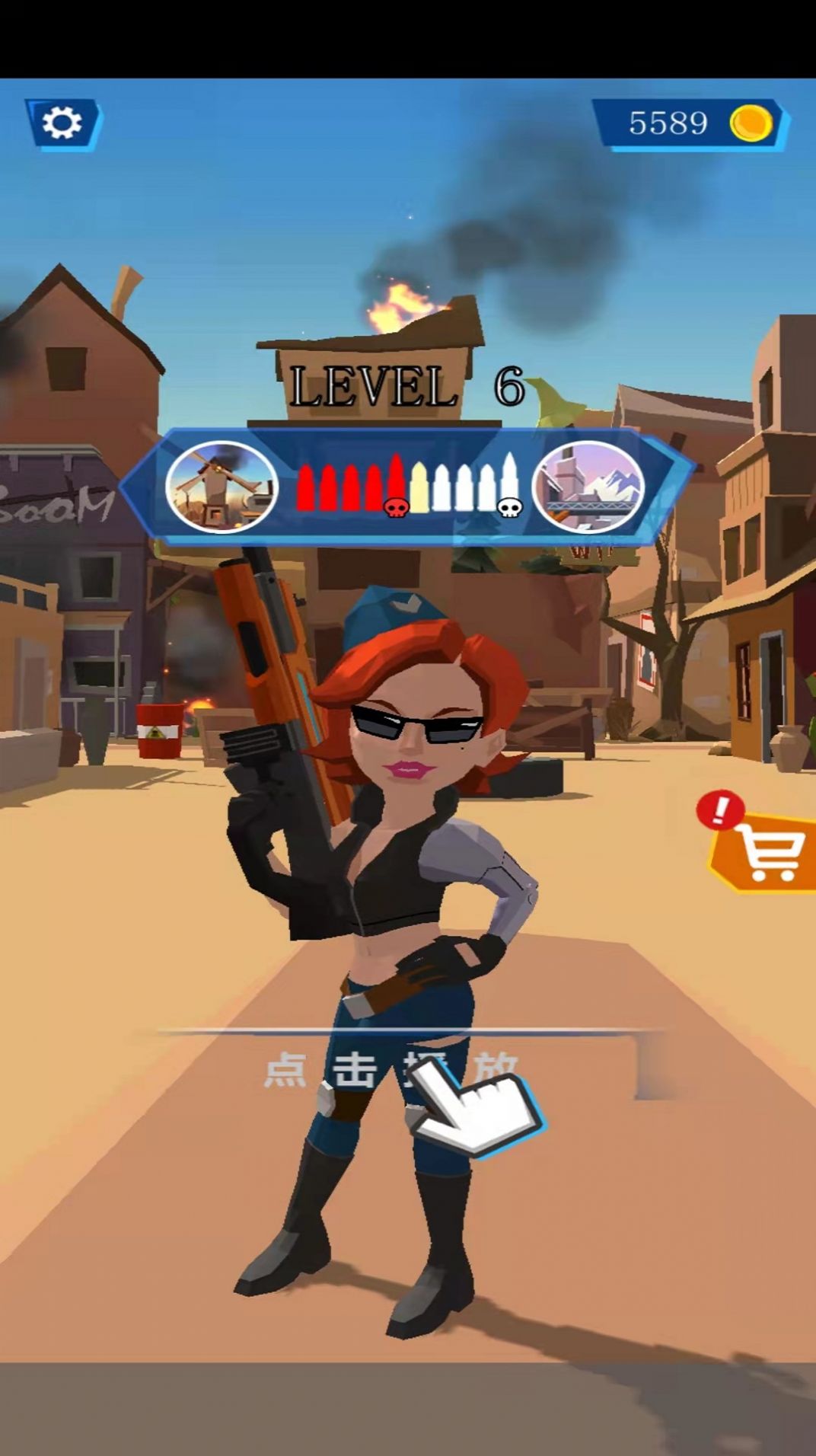This screenshot has width=816, height=1456.
Task: Open the gear settings menu
Action: 62,123
